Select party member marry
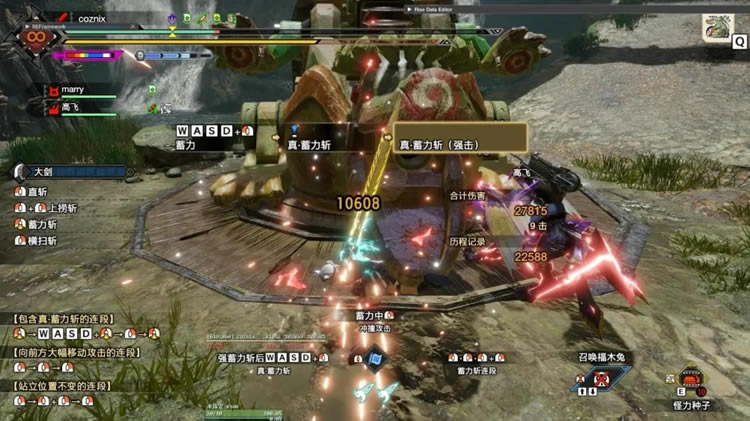The width and height of the screenshot is (750, 421). coord(72,90)
